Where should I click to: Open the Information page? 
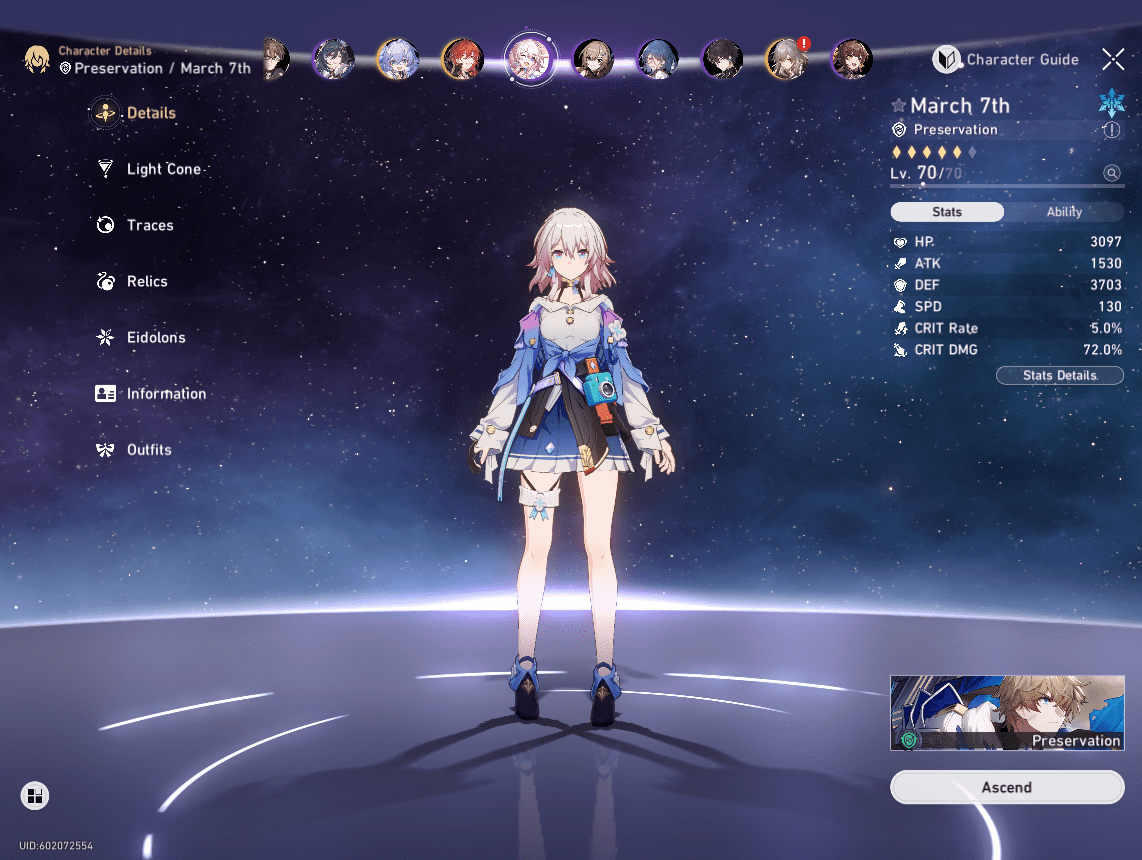coord(165,394)
